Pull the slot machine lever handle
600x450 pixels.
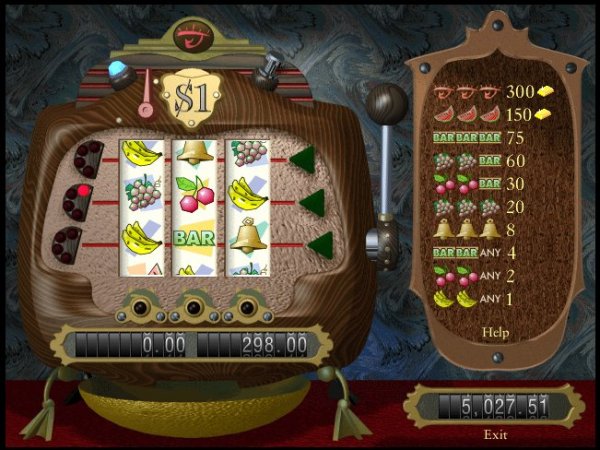coord(387,102)
